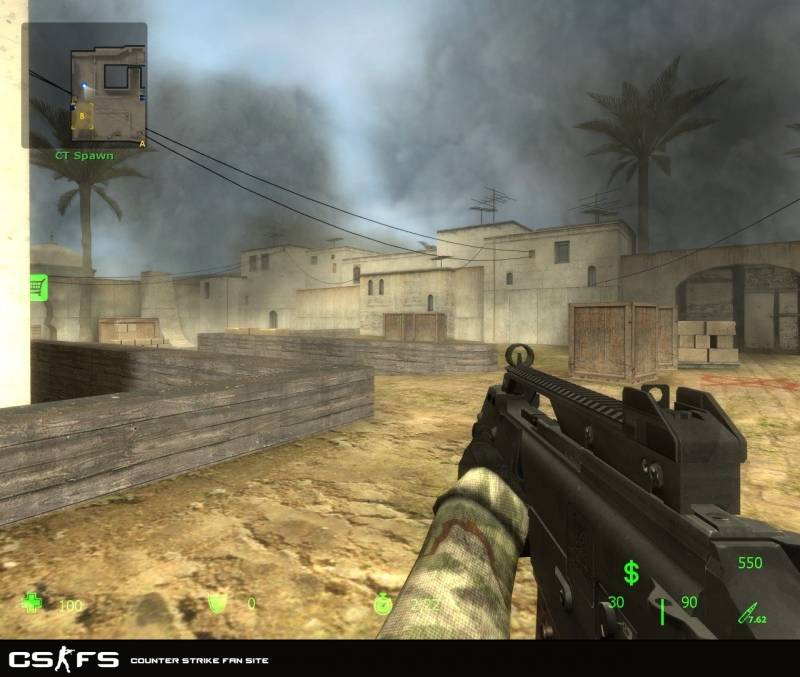Open the buy zone shopping cart icon
Screen dimensions: 800x677
pyautogui.click(x=39, y=288)
